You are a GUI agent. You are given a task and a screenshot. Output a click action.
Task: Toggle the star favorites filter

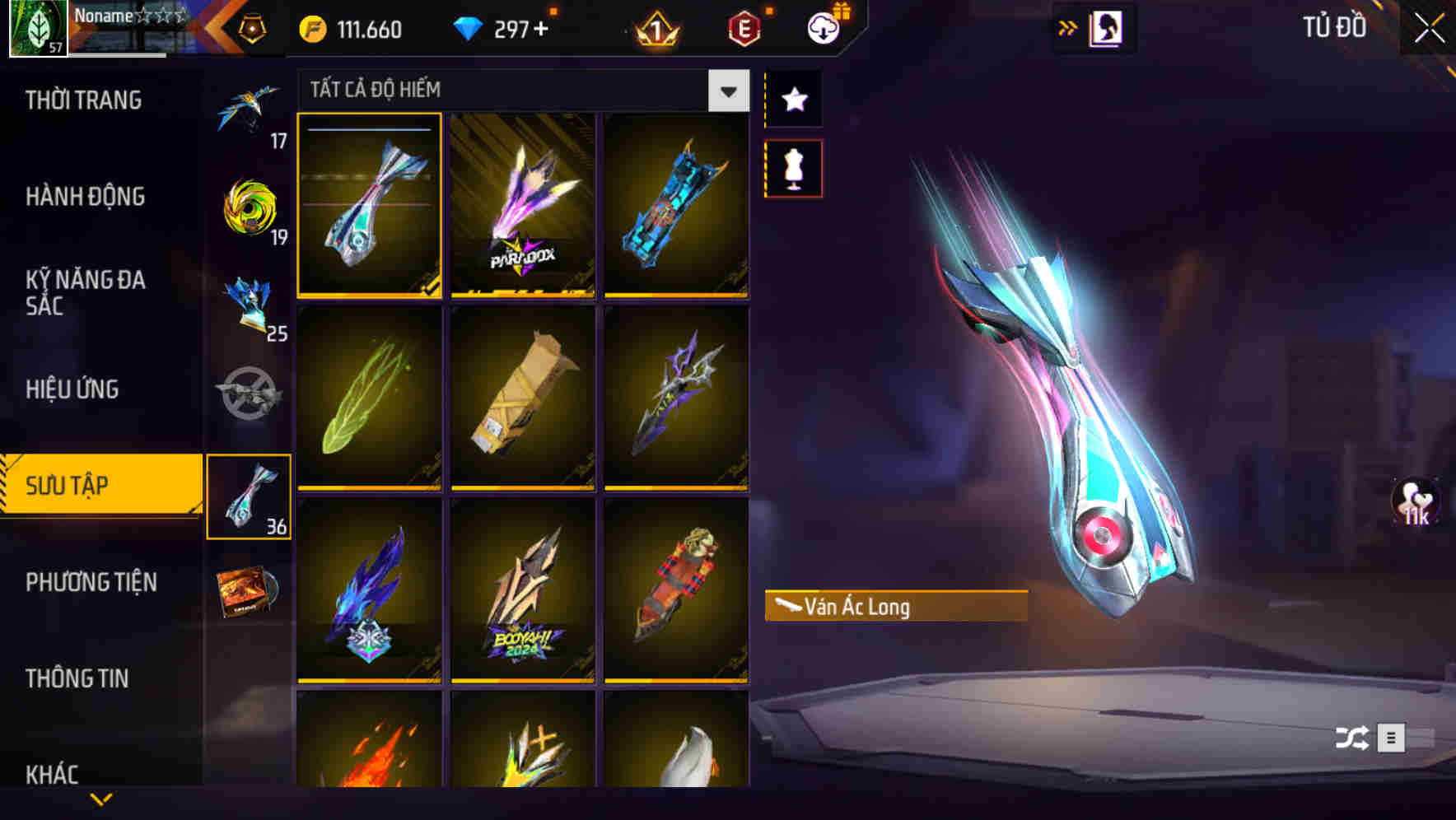[x=793, y=100]
